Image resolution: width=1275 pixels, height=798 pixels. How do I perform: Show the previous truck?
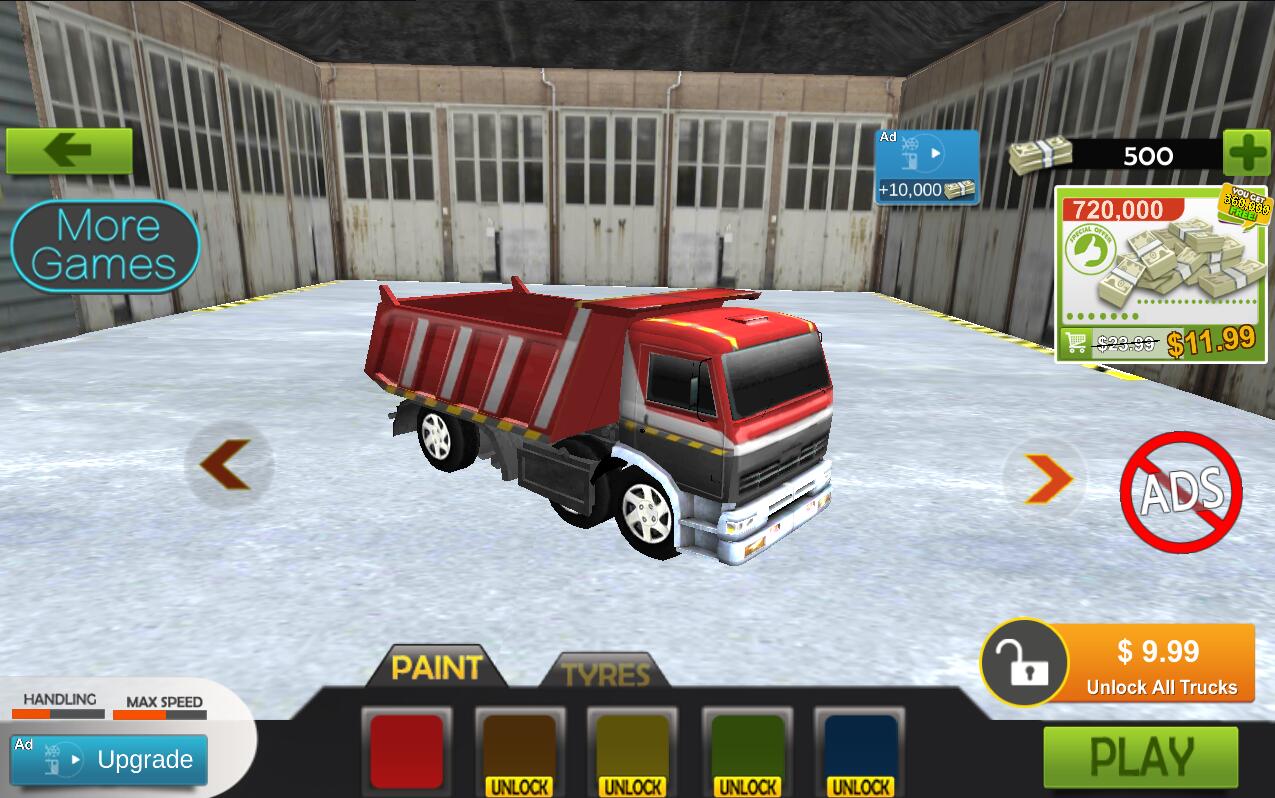click(x=229, y=465)
